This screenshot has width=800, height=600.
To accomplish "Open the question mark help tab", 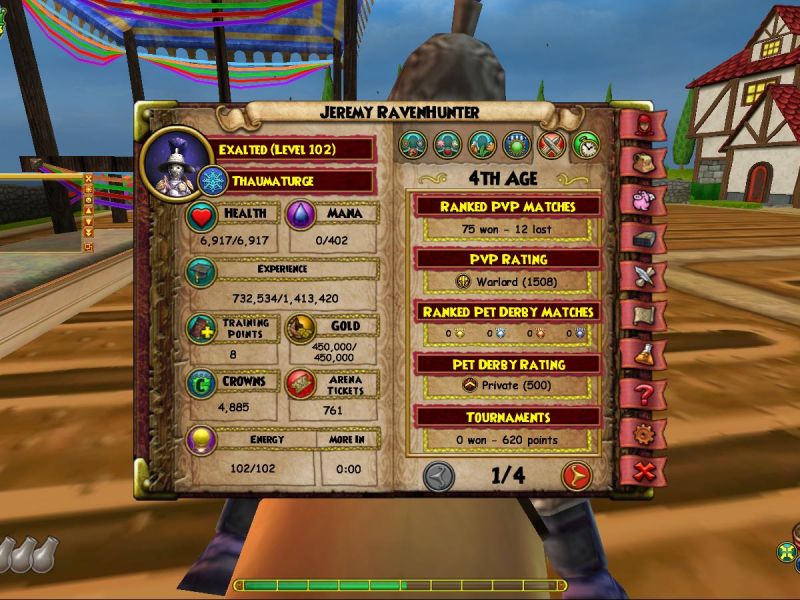I will [x=643, y=393].
